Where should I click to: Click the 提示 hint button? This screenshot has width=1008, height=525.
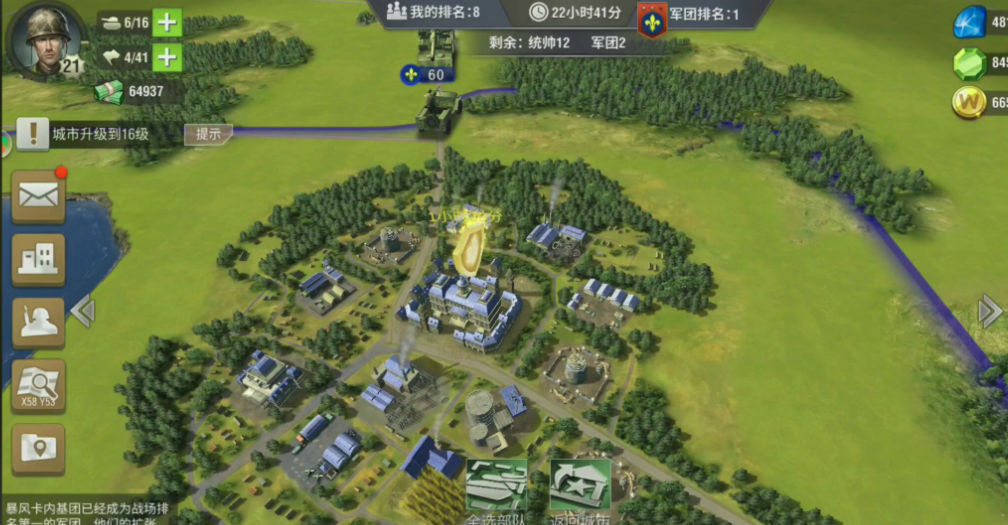click(x=208, y=133)
